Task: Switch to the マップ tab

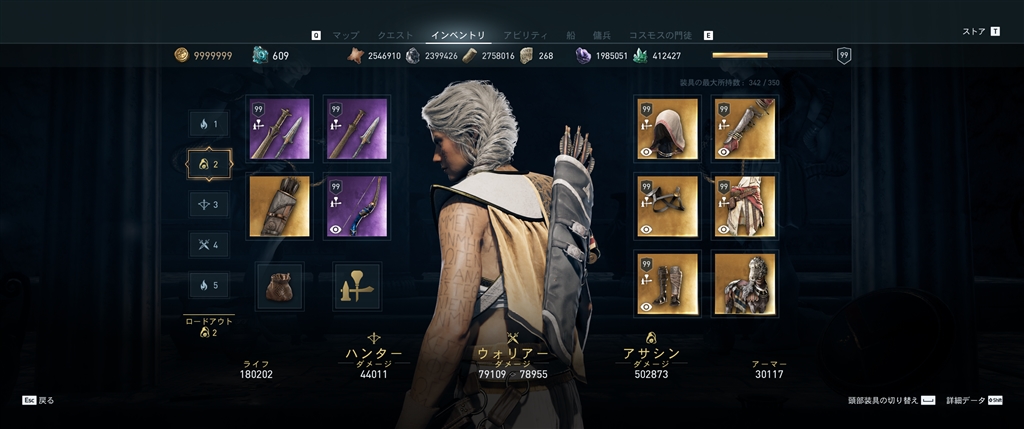Action: pos(345,35)
